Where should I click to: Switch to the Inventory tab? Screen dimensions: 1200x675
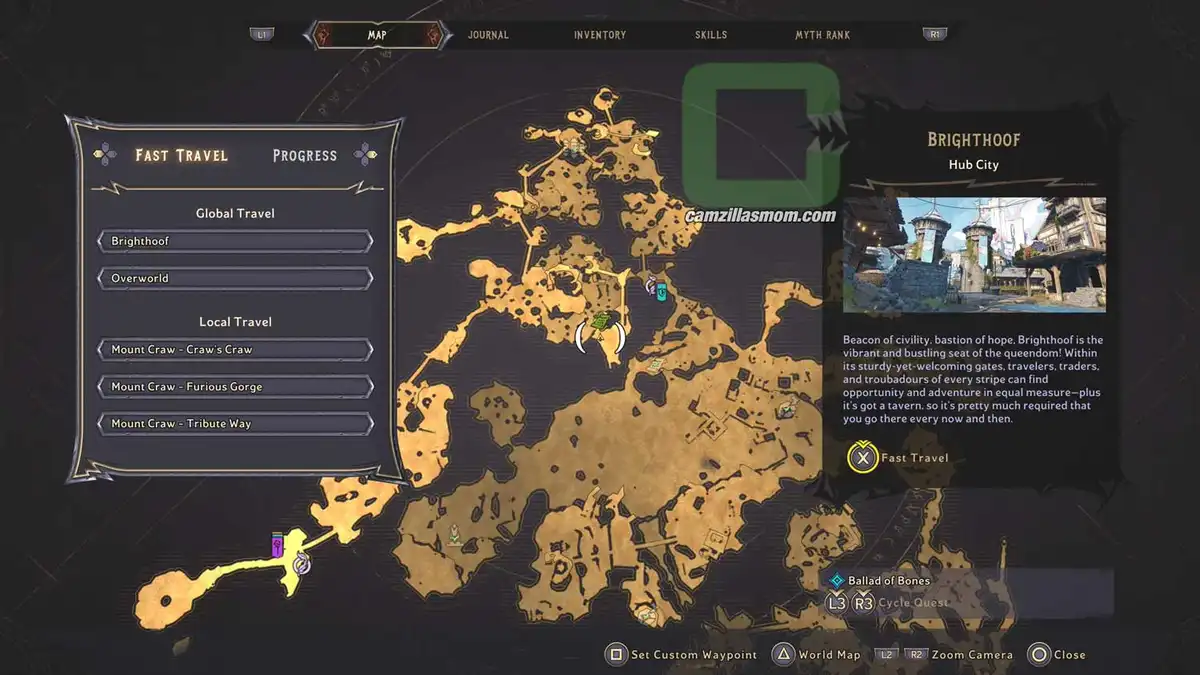[x=600, y=35]
